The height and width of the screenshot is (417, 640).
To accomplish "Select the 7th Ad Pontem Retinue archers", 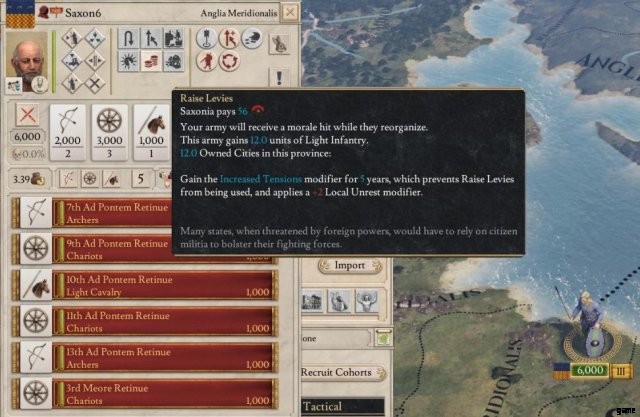I will 140,212.
